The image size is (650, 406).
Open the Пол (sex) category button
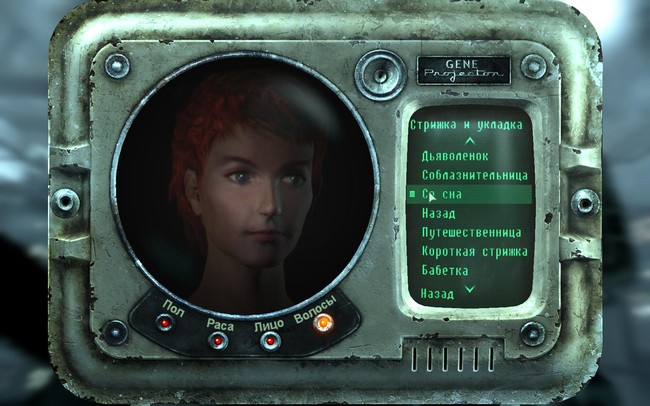click(x=164, y=323)
